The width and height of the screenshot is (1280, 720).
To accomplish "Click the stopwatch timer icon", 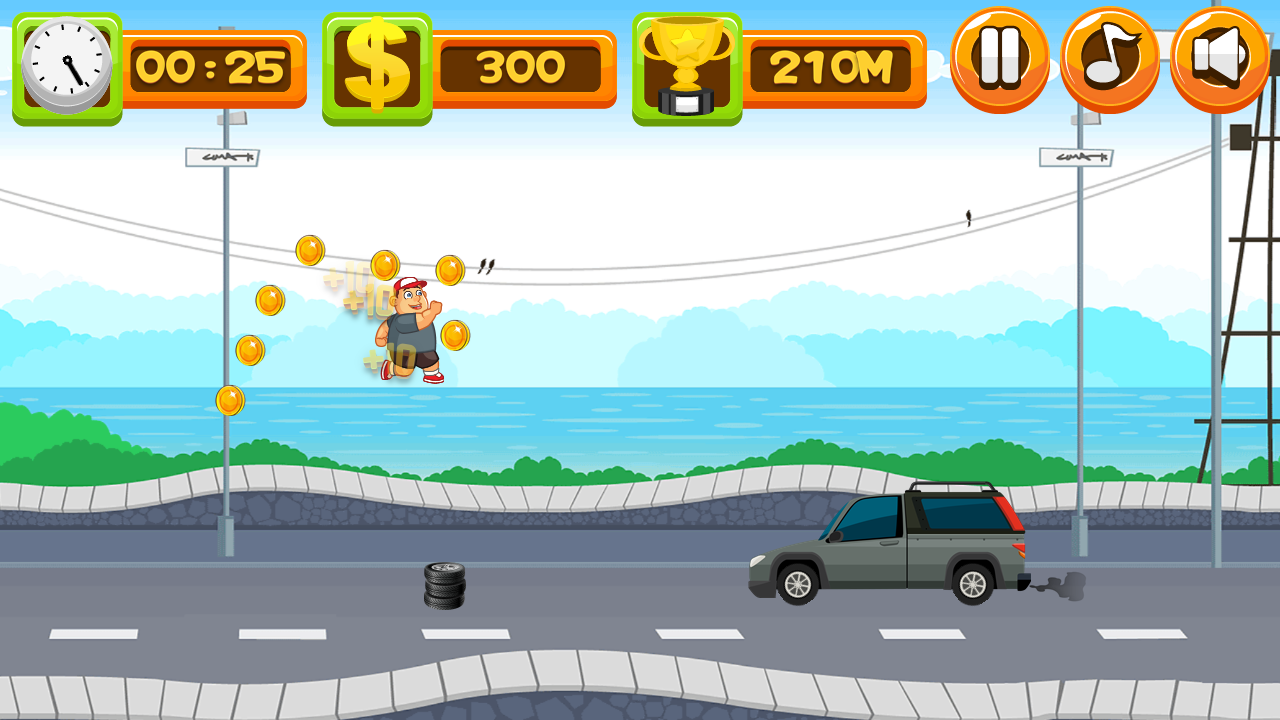I will pyautogui.click(x=66, y=62).
